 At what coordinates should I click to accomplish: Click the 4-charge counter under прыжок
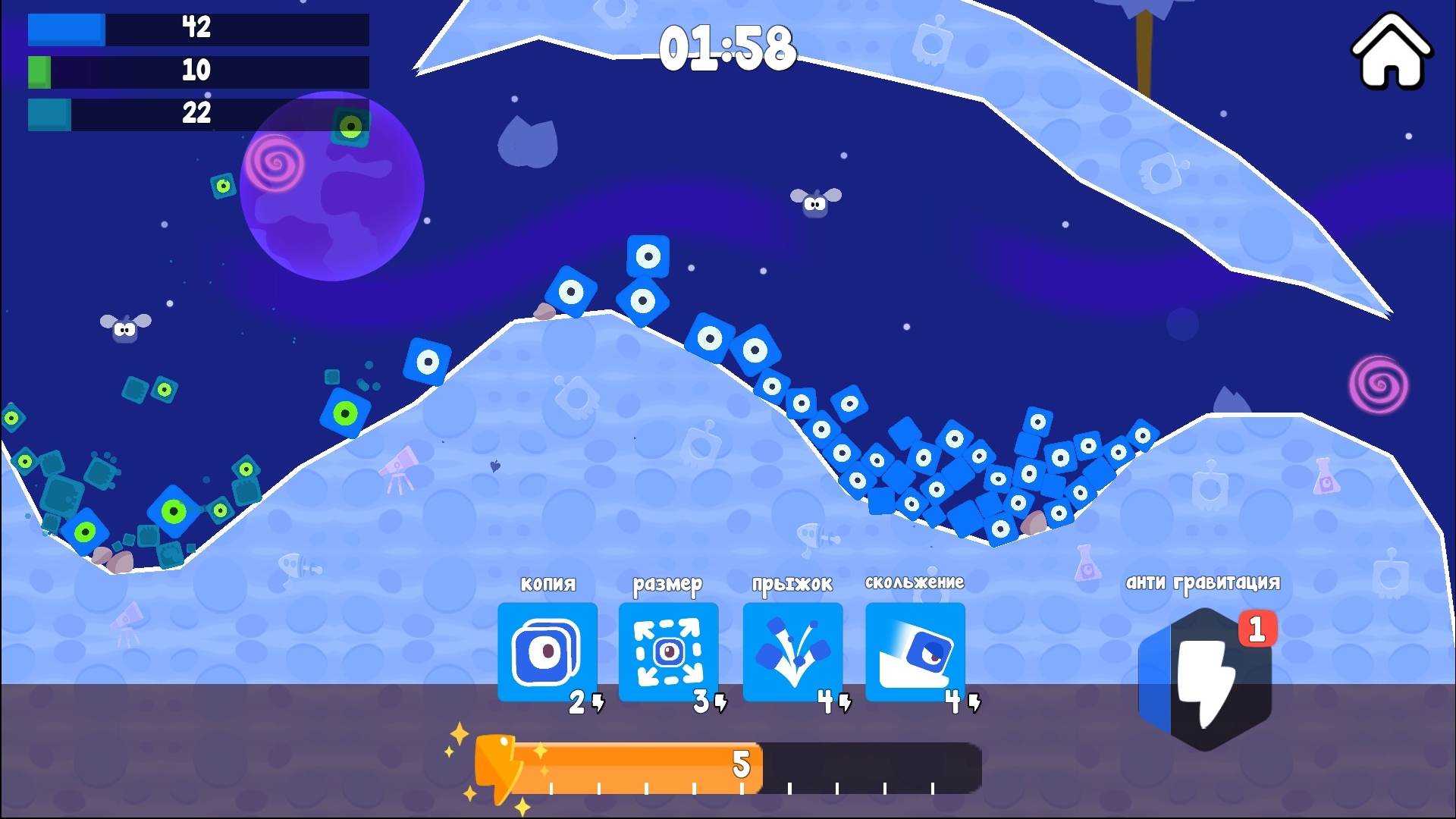pyautogui.click(x=824, y=703)
